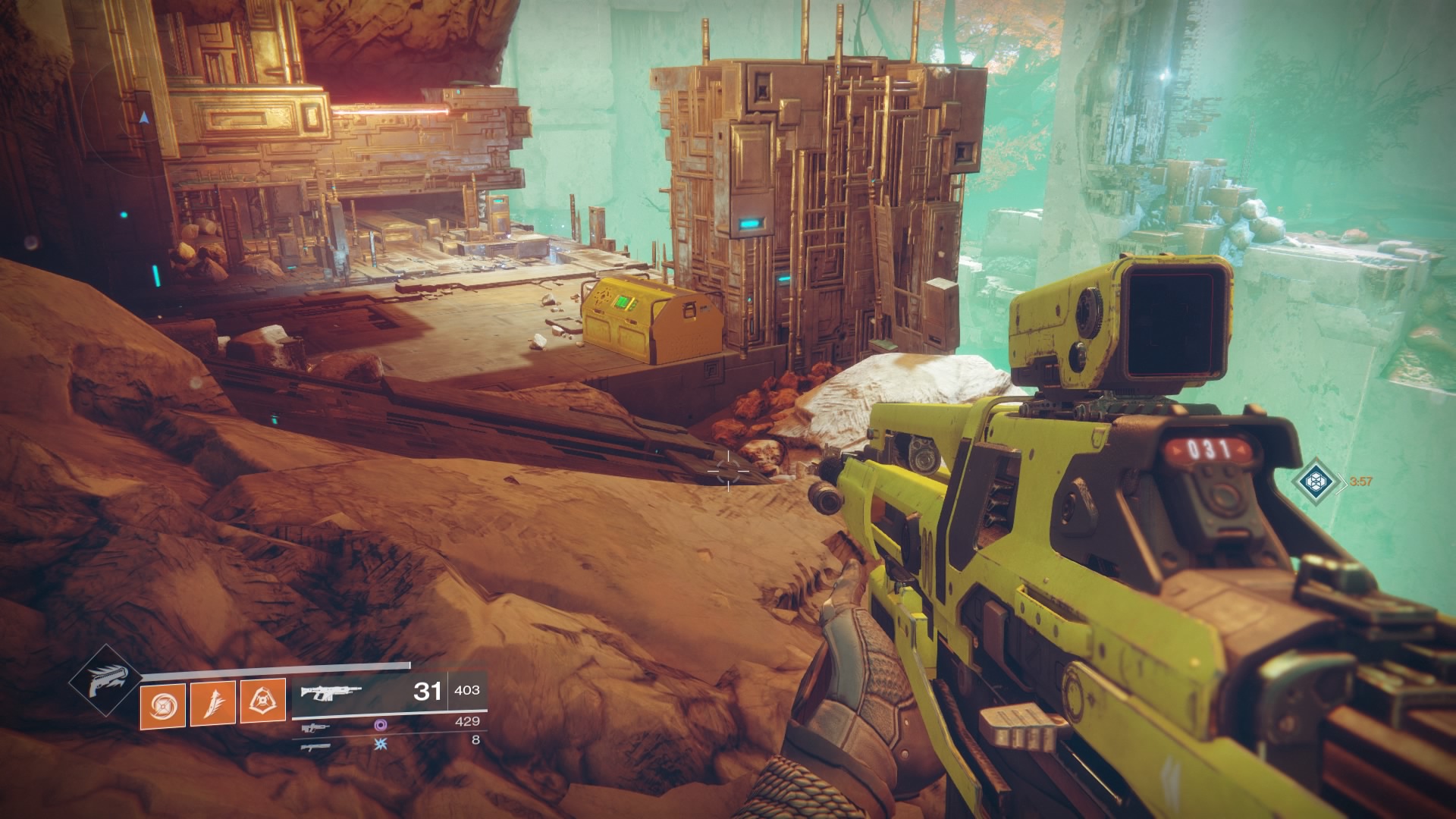This screenshot has height=819, width=1456.
Task: Activate the Golden Gun super icon
Action: [x=104, y=682]
